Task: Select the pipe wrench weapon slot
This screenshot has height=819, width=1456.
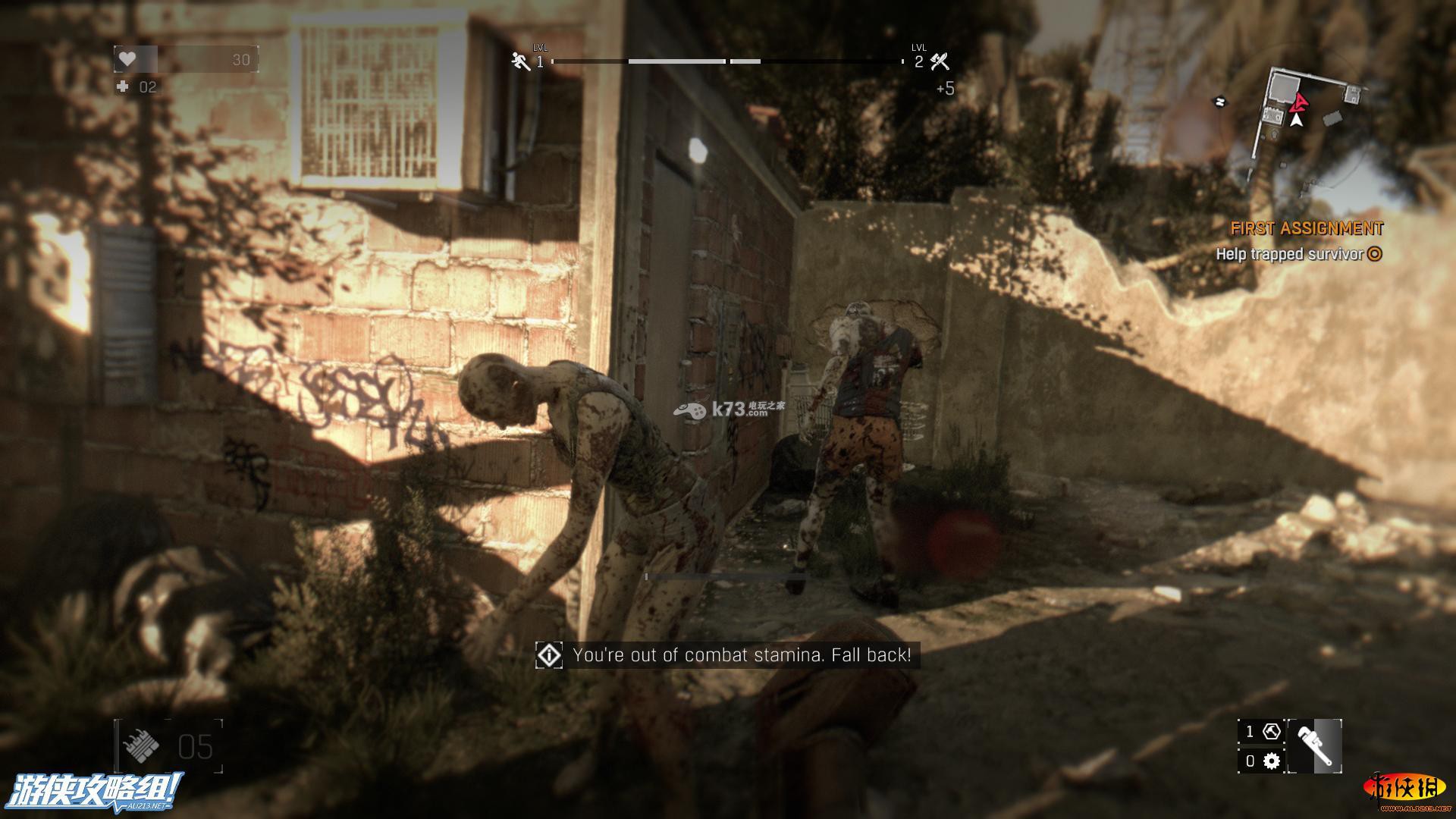Action: coord(1315,746)
